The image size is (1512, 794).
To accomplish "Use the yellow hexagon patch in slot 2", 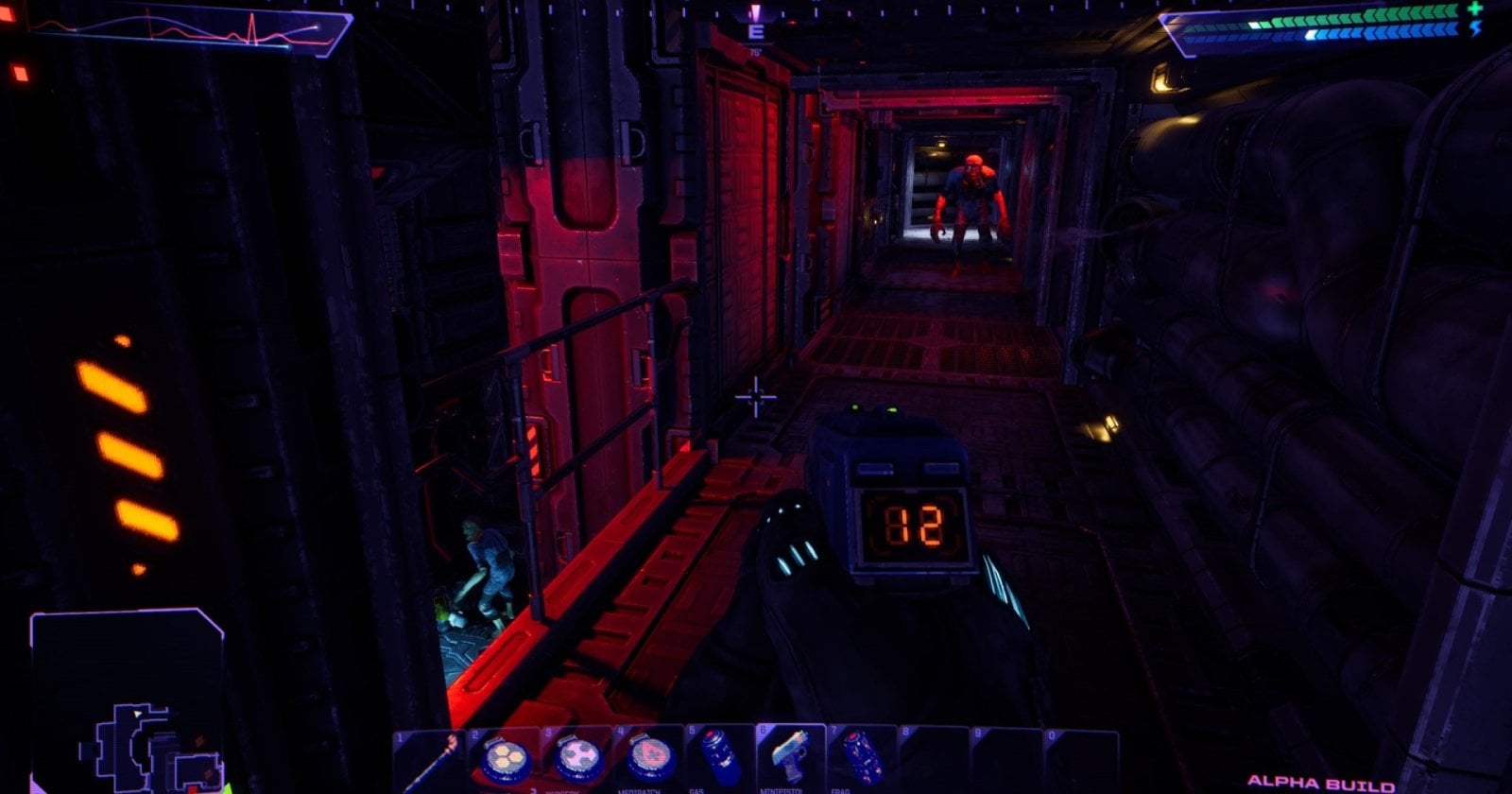I will click(x=506, y=759).
